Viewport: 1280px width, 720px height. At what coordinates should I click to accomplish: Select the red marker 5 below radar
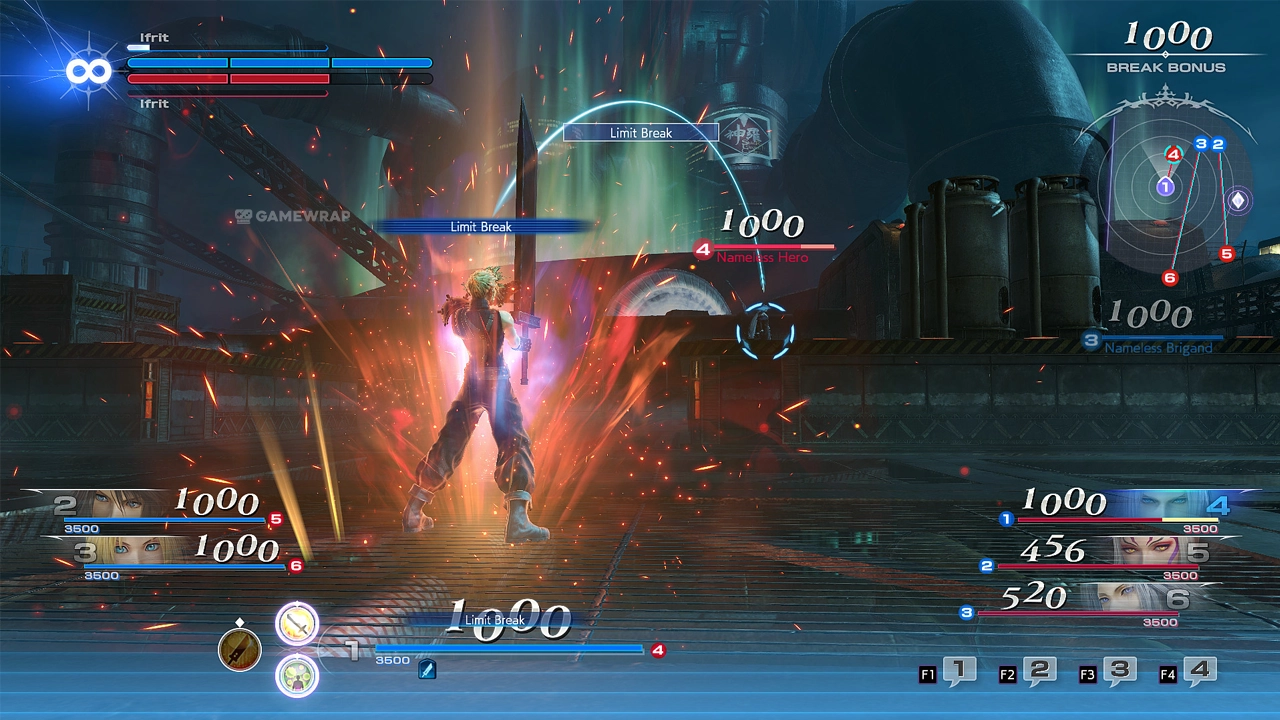click(1226, 254)
